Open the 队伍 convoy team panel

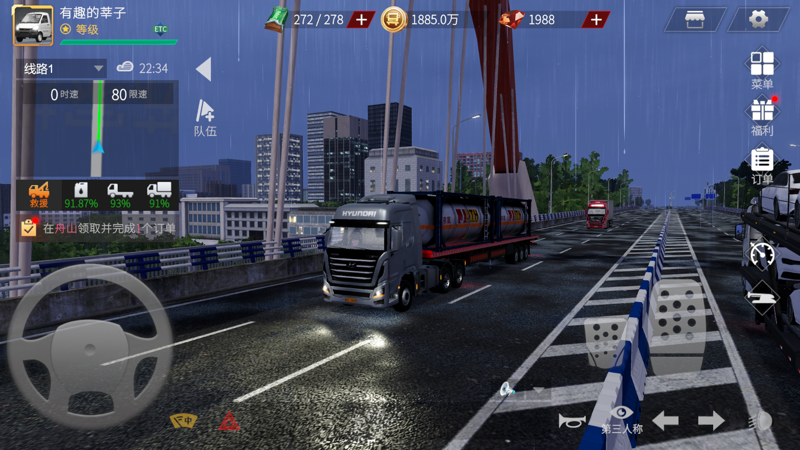(x=205, y=115)
